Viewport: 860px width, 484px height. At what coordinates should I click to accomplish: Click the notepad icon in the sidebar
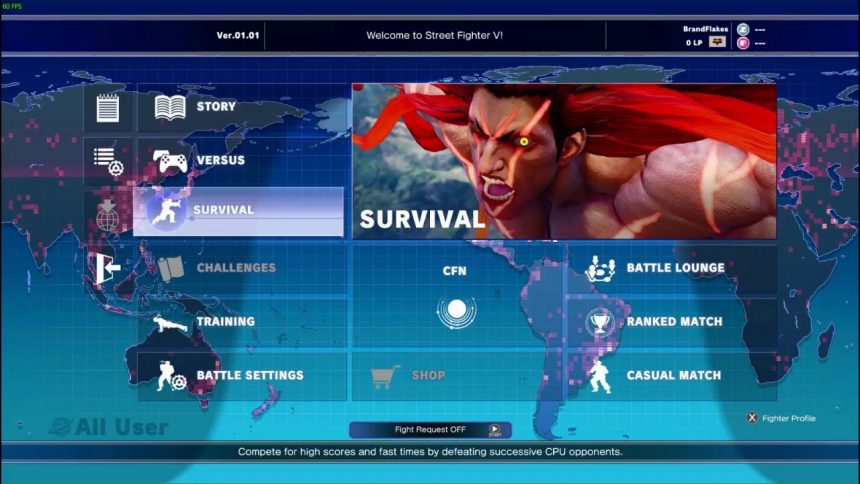[107, 107]
